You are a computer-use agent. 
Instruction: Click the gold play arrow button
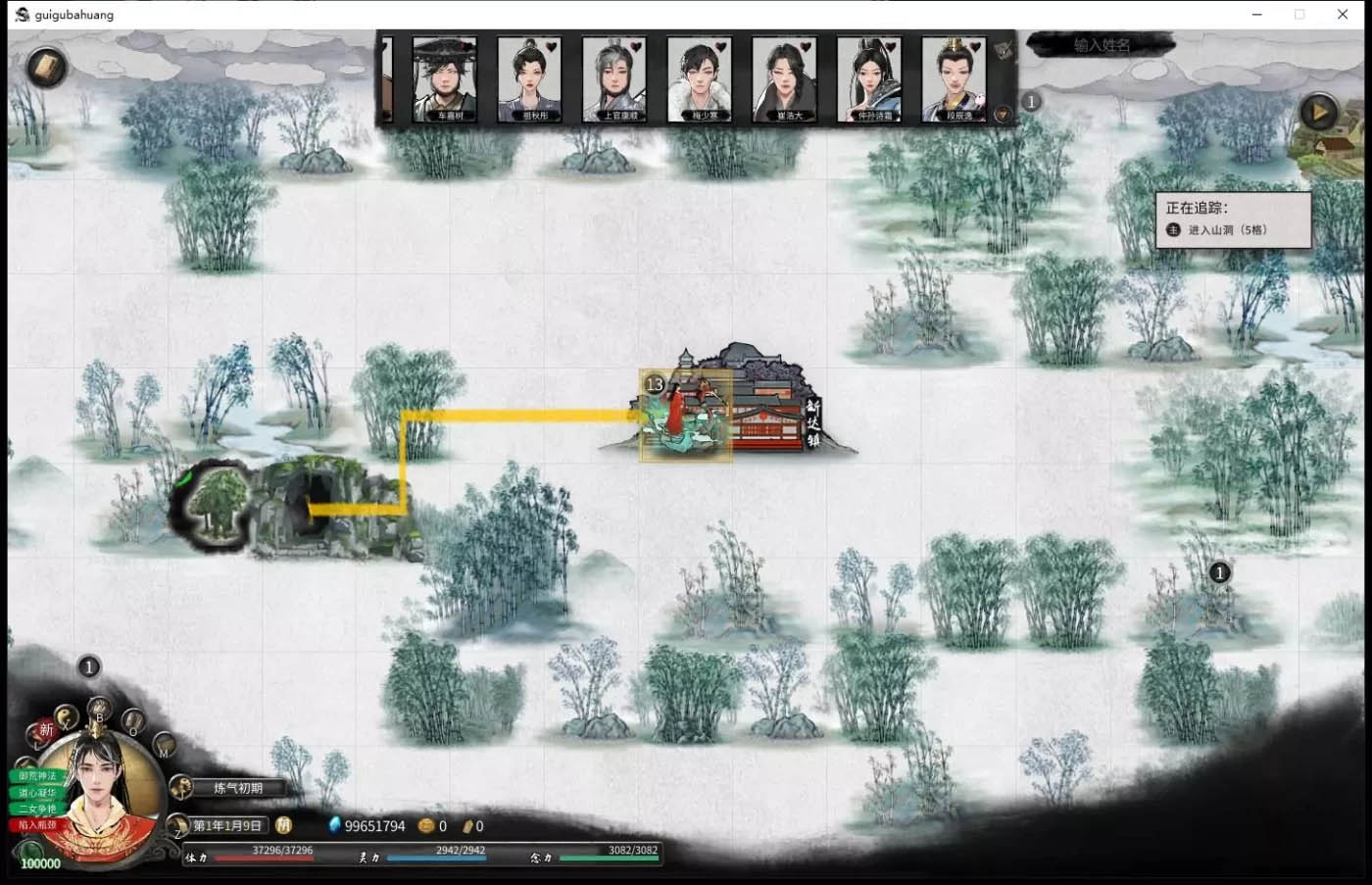click(1319, 112)
